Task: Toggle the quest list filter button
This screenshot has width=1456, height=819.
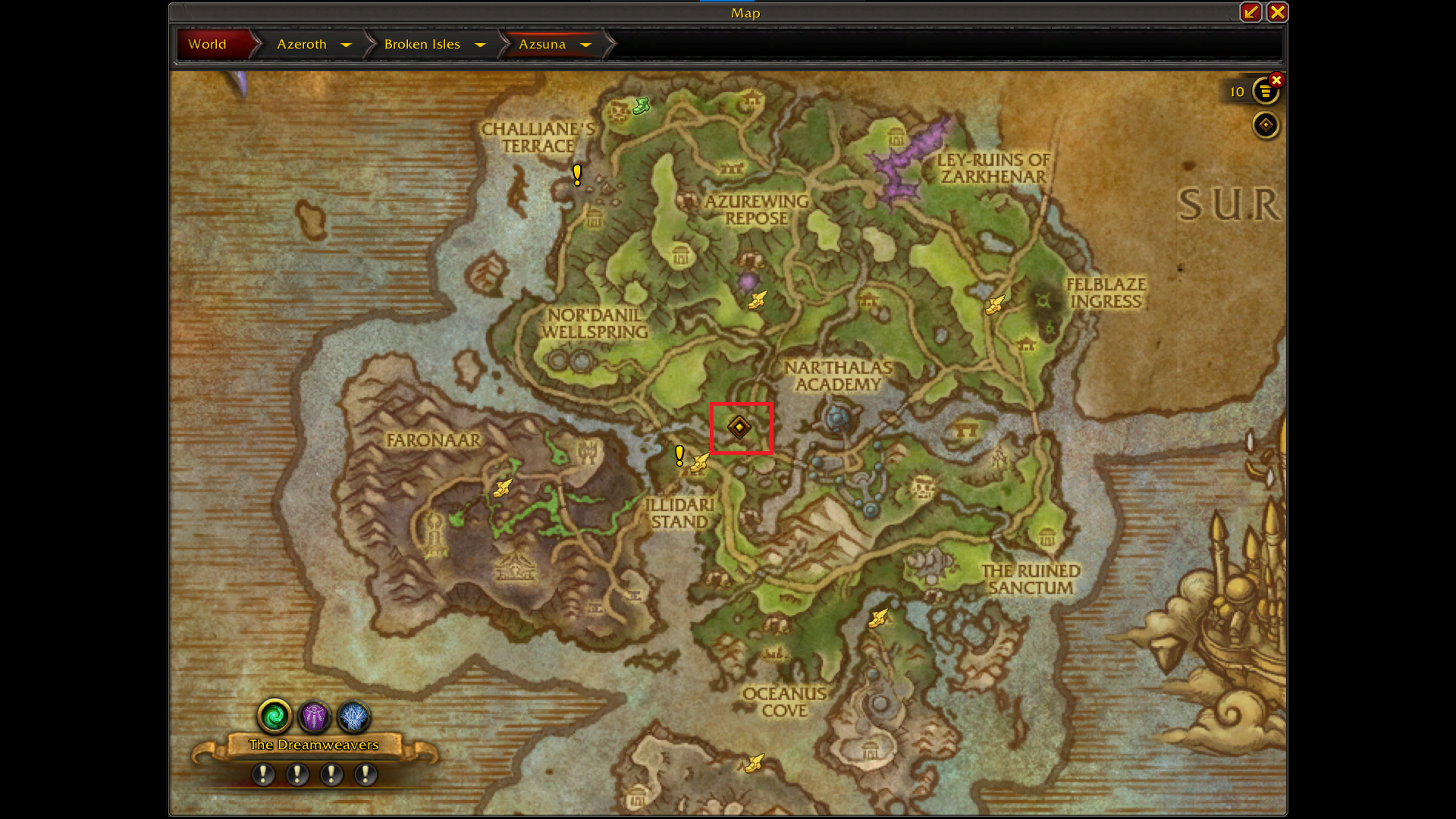Action: [x=1264, y=92]
